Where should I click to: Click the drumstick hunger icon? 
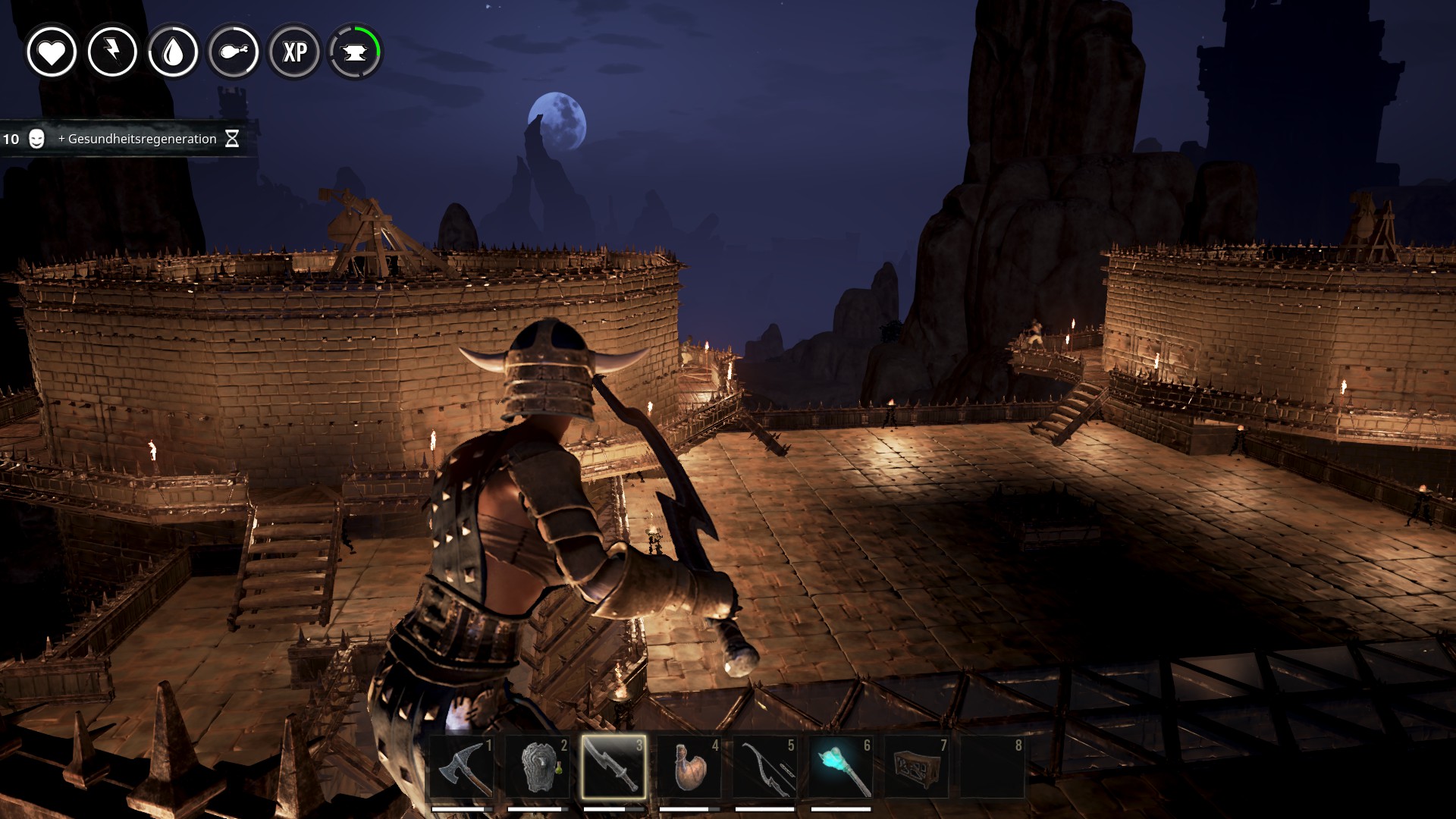pyautogui.click(x=234, y=52)
